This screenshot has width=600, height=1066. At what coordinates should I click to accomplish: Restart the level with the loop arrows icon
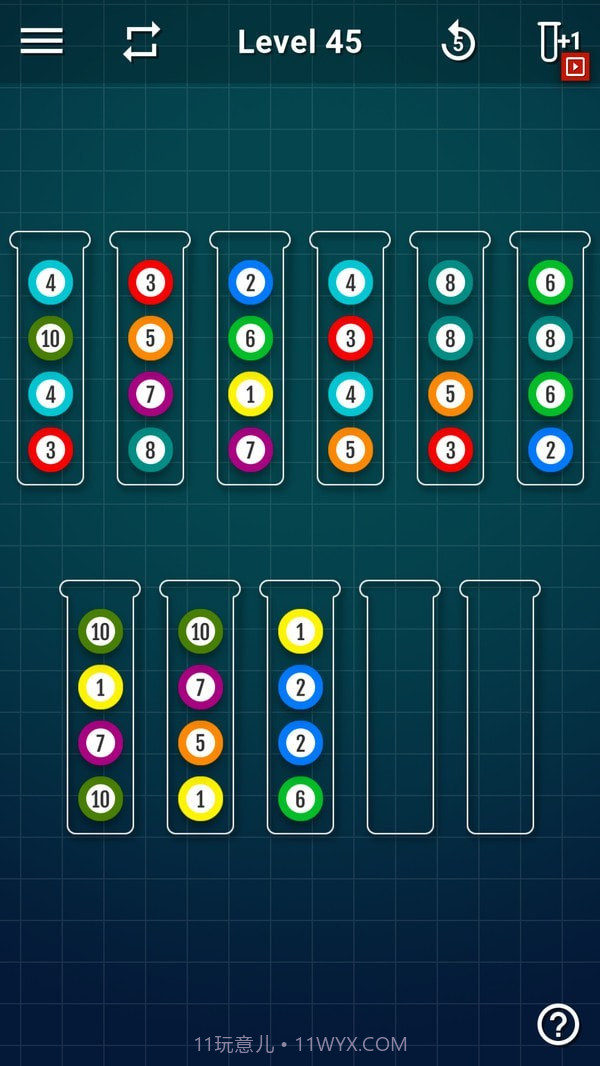[141, 41]
